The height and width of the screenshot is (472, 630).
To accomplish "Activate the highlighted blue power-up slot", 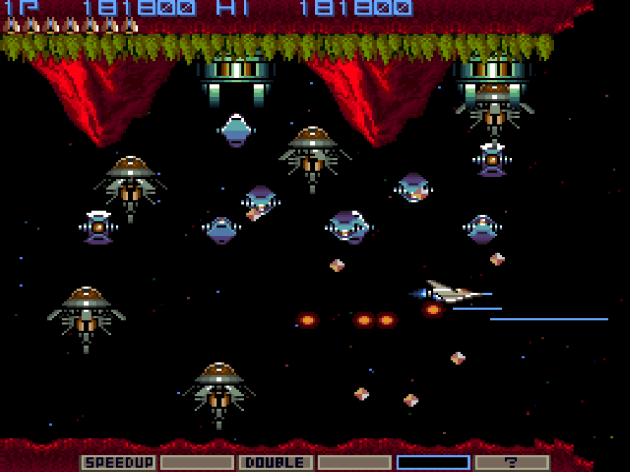I will tap(433, 463).
